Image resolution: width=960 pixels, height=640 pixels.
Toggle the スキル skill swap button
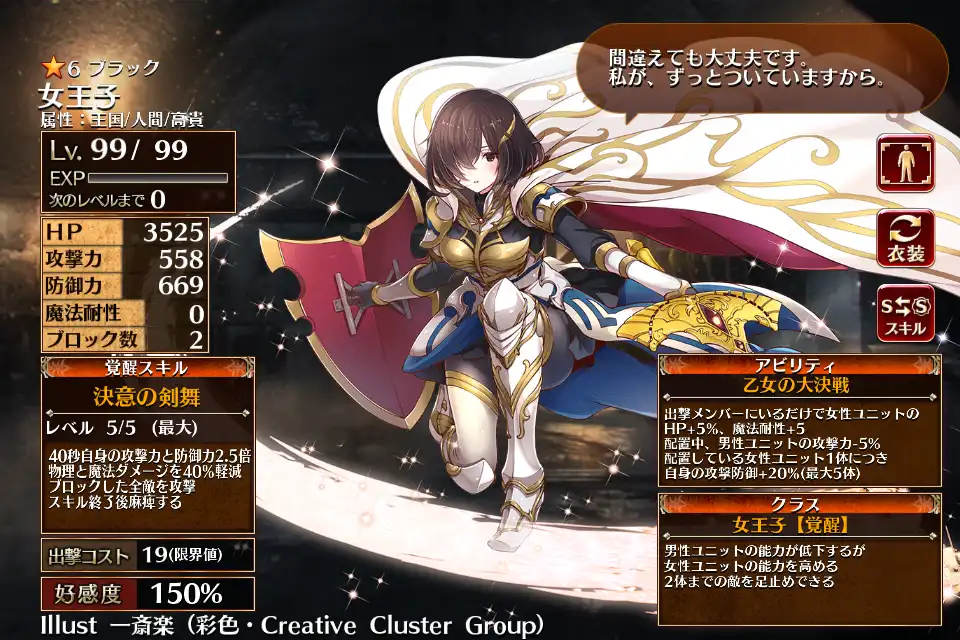coord(906,312)
